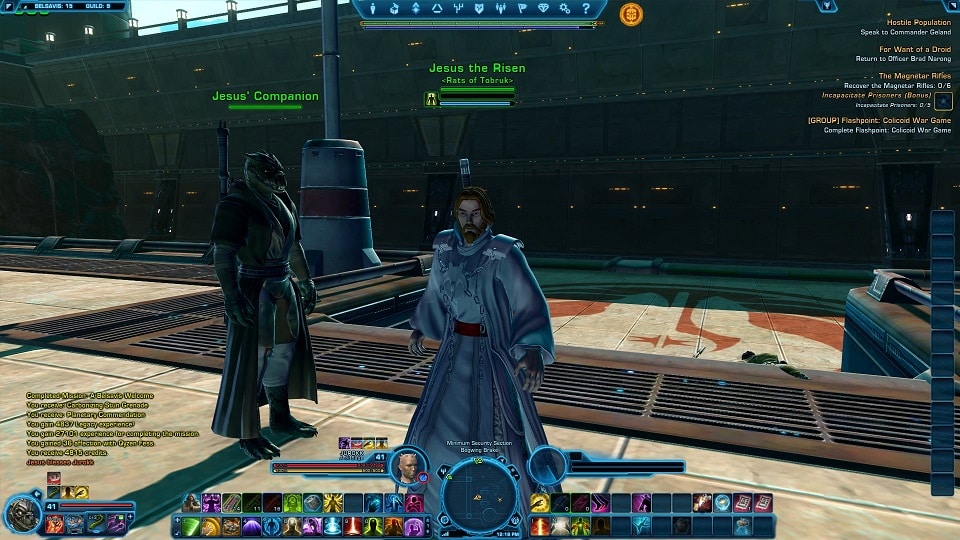This screenshot has height=540, width=960.
Task: Click the orange Cartel coin button
Action: (x=631, y=14)
